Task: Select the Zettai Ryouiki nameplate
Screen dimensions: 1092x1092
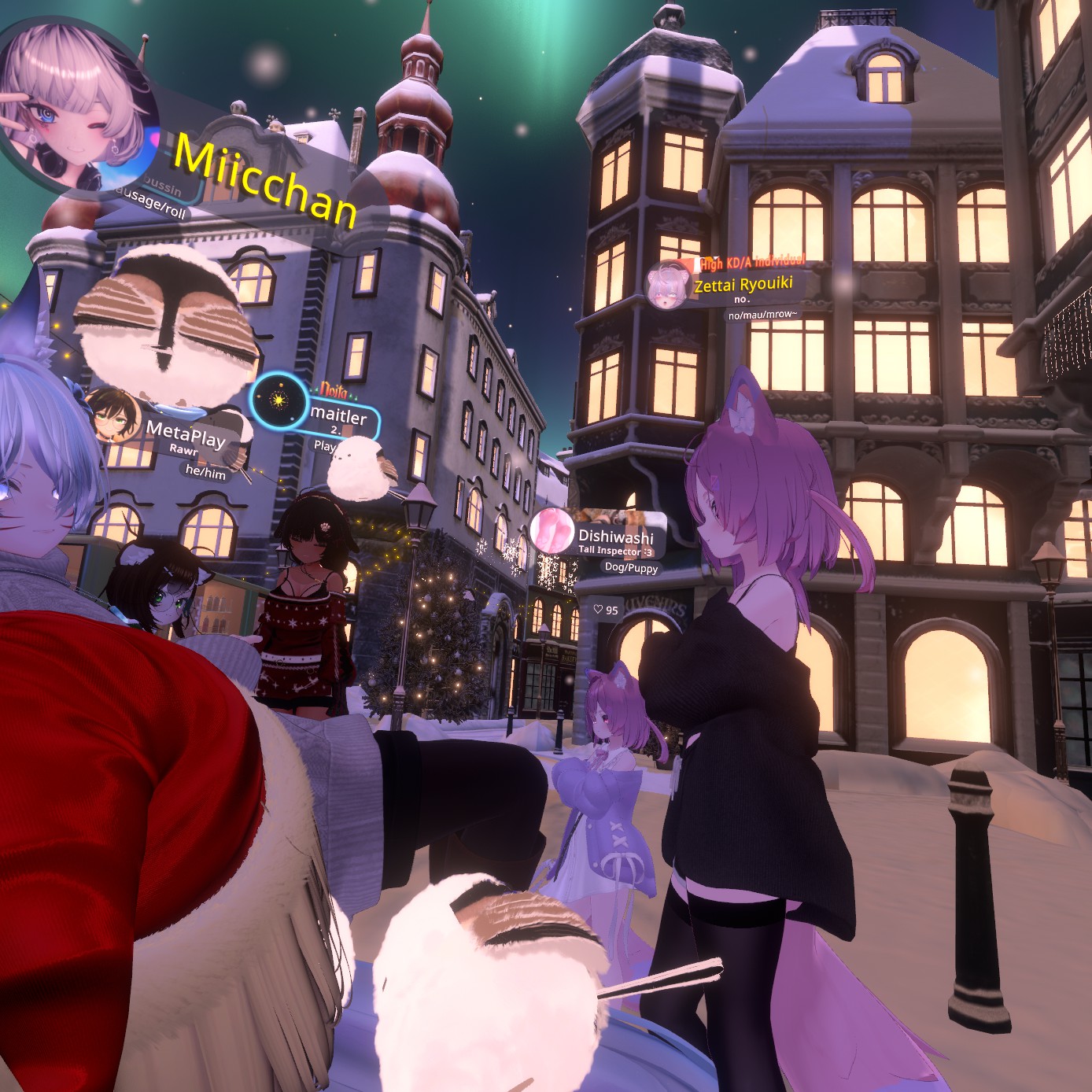Action: tap(743, 284)
